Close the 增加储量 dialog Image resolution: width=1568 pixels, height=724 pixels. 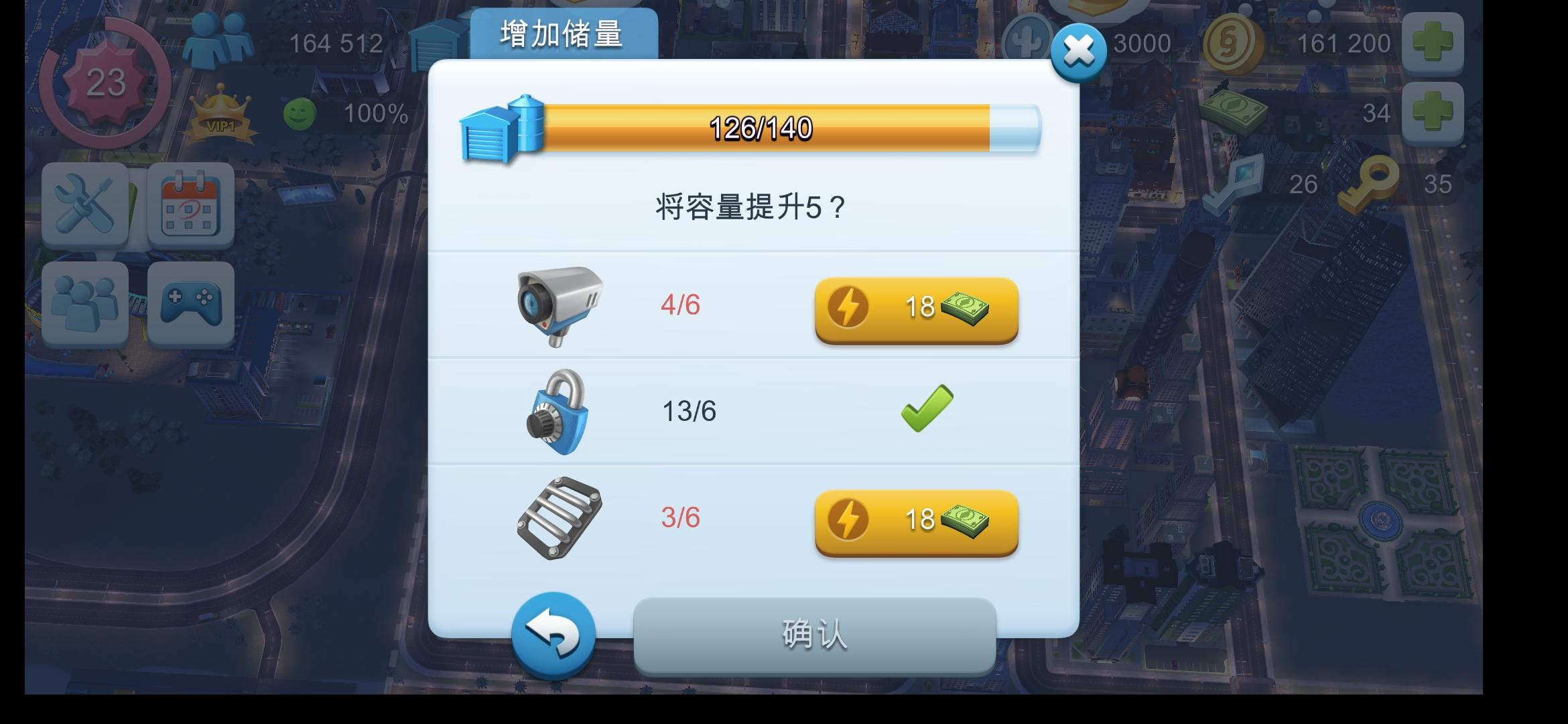(x=1078, y=52)
